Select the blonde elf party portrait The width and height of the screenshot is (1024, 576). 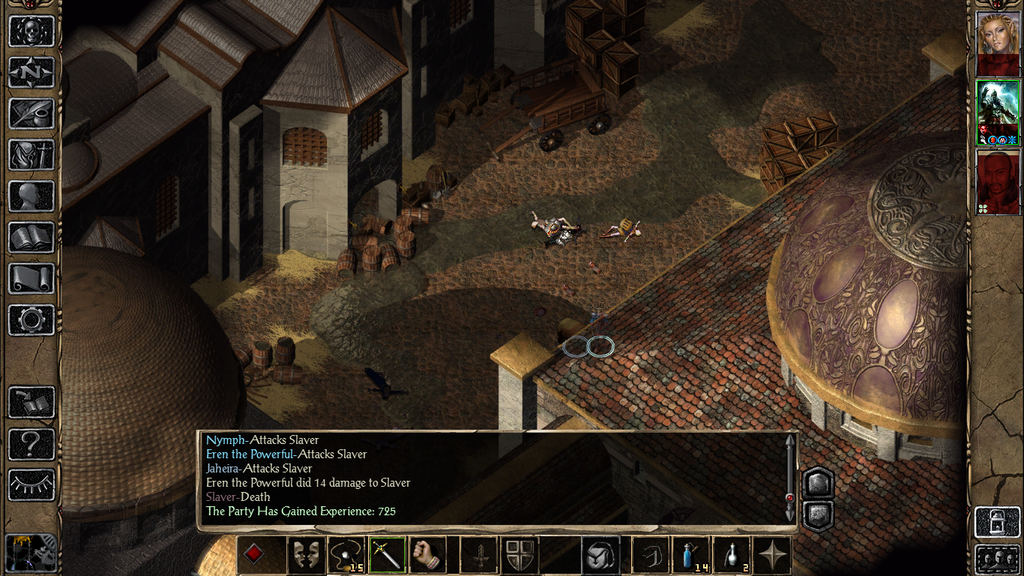[x=997, y=34]
